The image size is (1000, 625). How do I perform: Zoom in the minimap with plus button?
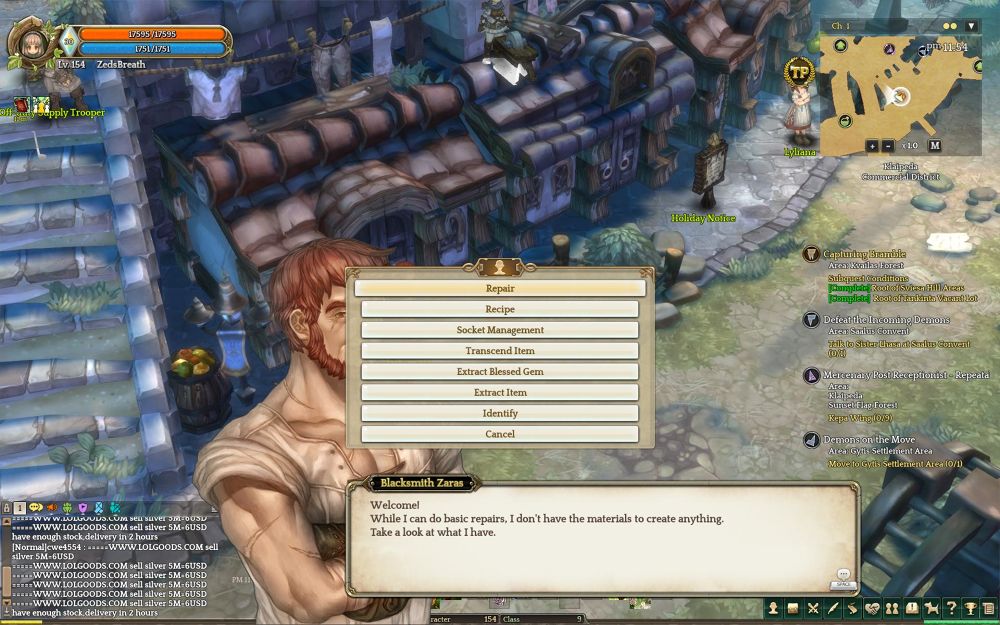872,146
